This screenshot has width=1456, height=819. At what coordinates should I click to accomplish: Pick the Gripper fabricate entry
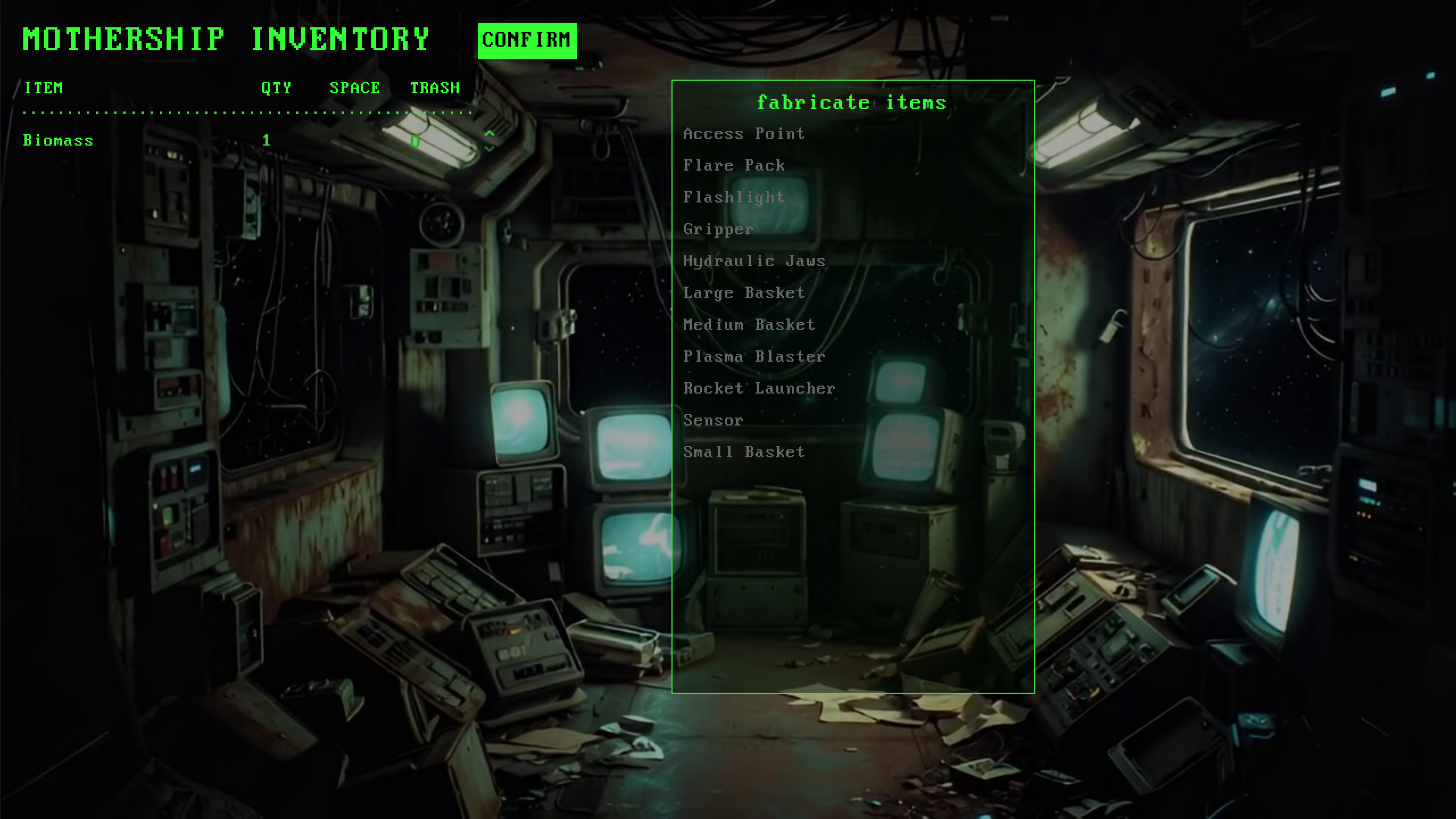coord(718,229)
